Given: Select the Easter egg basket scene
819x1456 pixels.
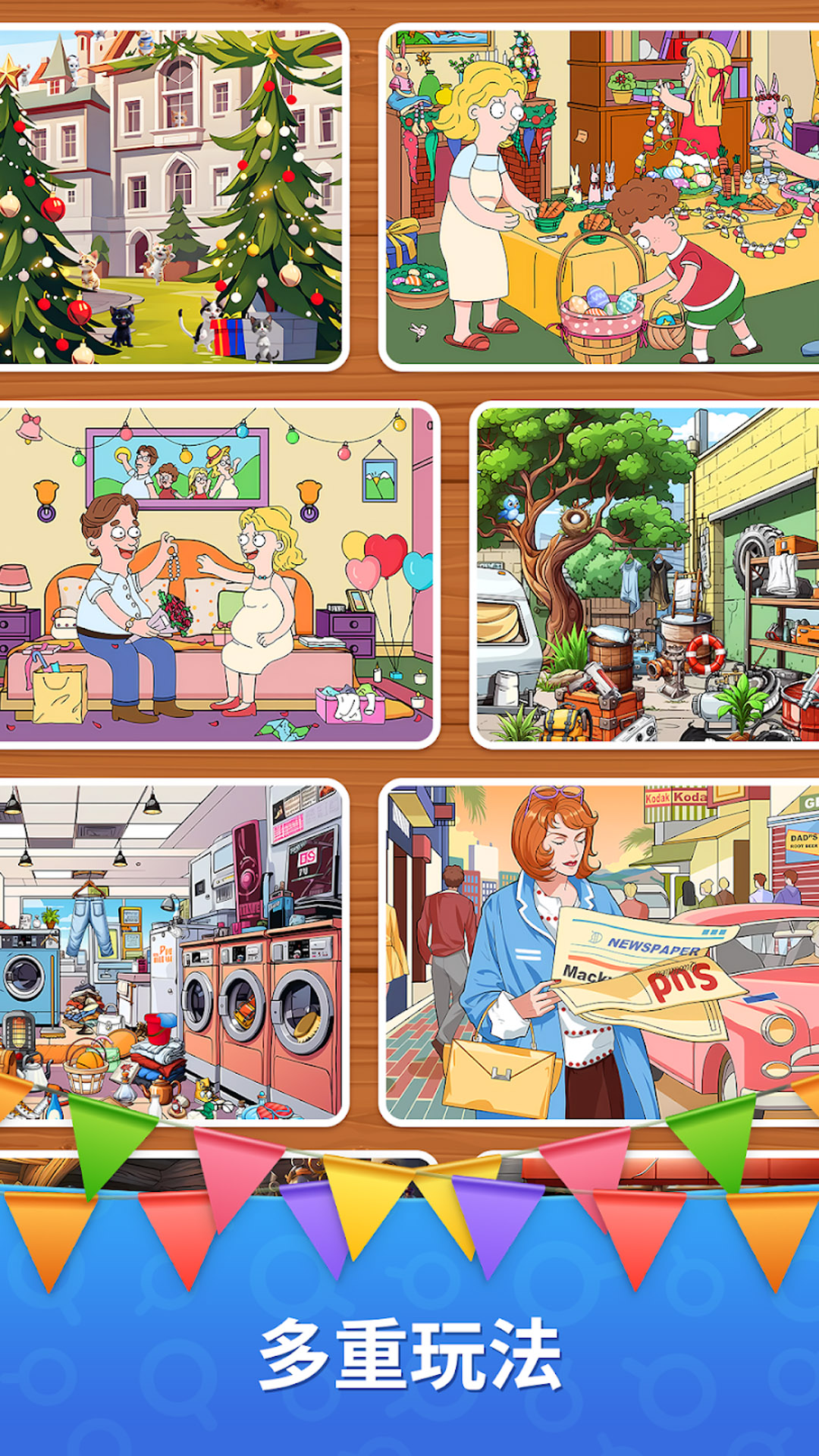Looking at the screenshot, I should coord(601,197).
